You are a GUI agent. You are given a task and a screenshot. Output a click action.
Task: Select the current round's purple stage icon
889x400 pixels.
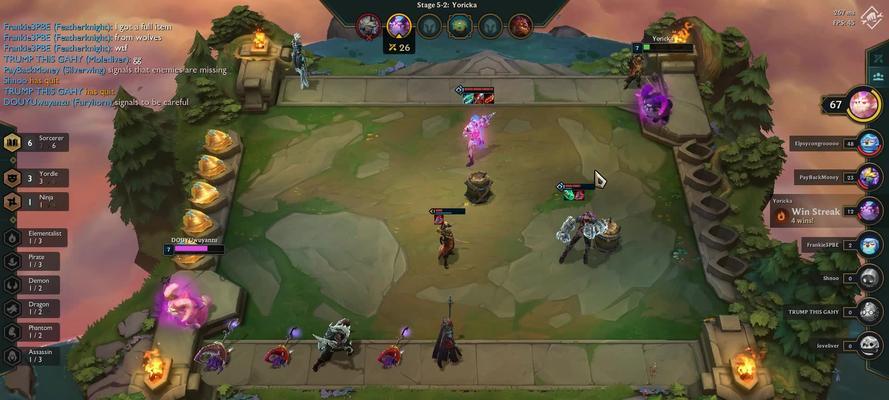(399, 24)
